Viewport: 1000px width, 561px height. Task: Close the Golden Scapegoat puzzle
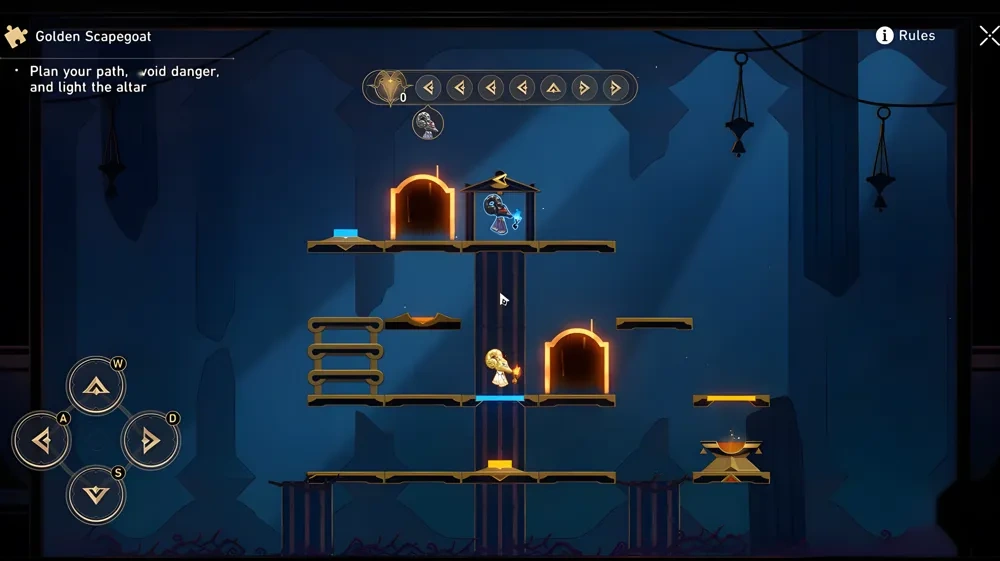988,37
